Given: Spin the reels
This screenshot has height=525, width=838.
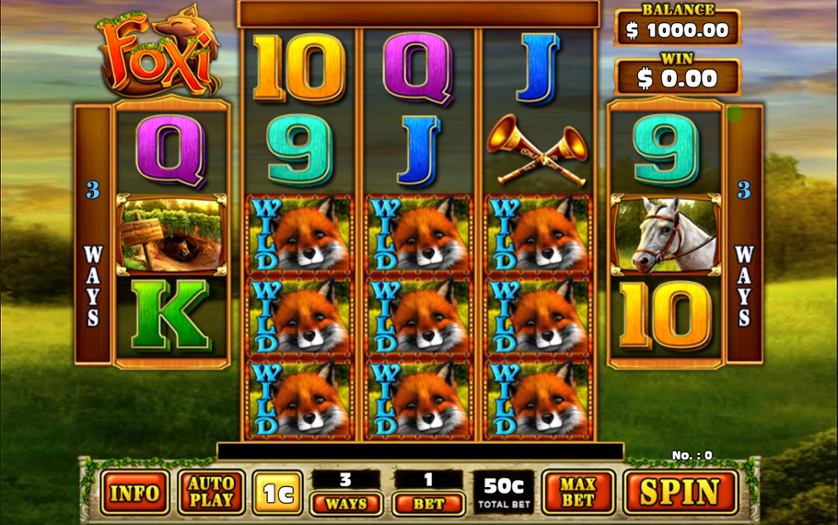Looking at the screenshot, I should click(x=679, y=491).
